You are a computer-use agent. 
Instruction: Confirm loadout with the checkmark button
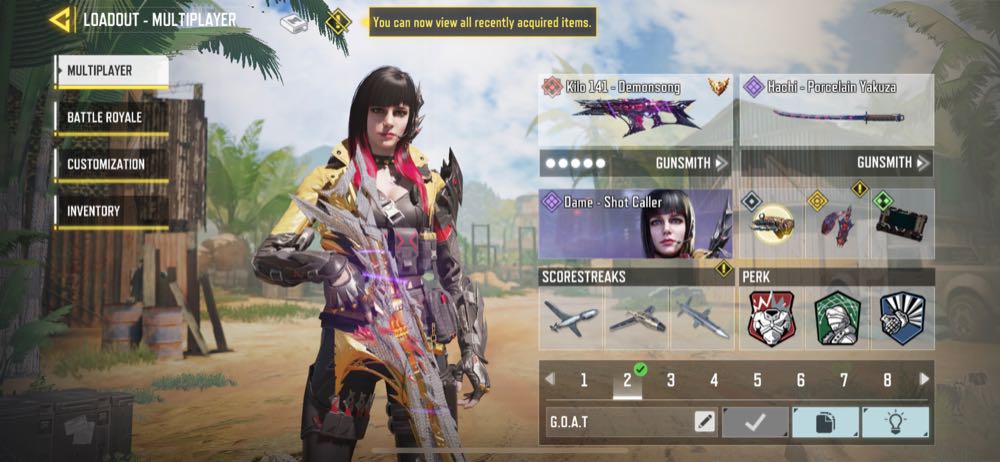tap(755, 422)
